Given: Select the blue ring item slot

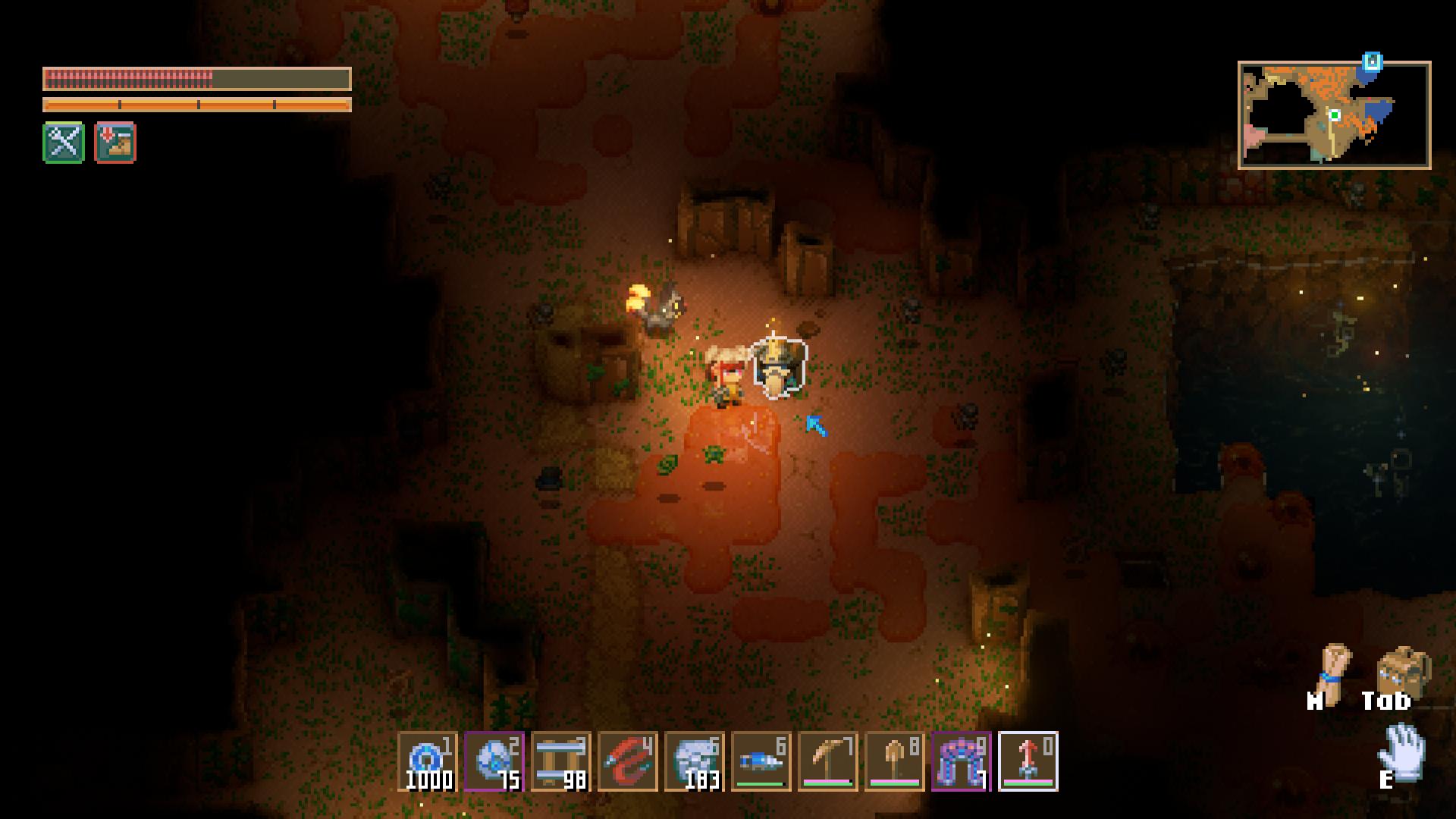Looking at the screenshot, I should (427, 761).
